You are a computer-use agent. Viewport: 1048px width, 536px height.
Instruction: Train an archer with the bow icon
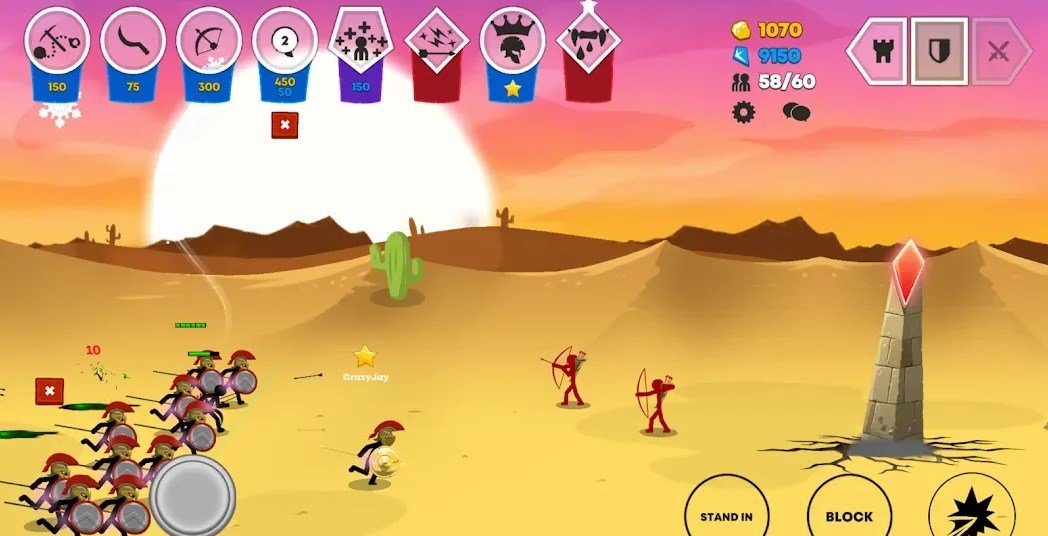[209, 42]
